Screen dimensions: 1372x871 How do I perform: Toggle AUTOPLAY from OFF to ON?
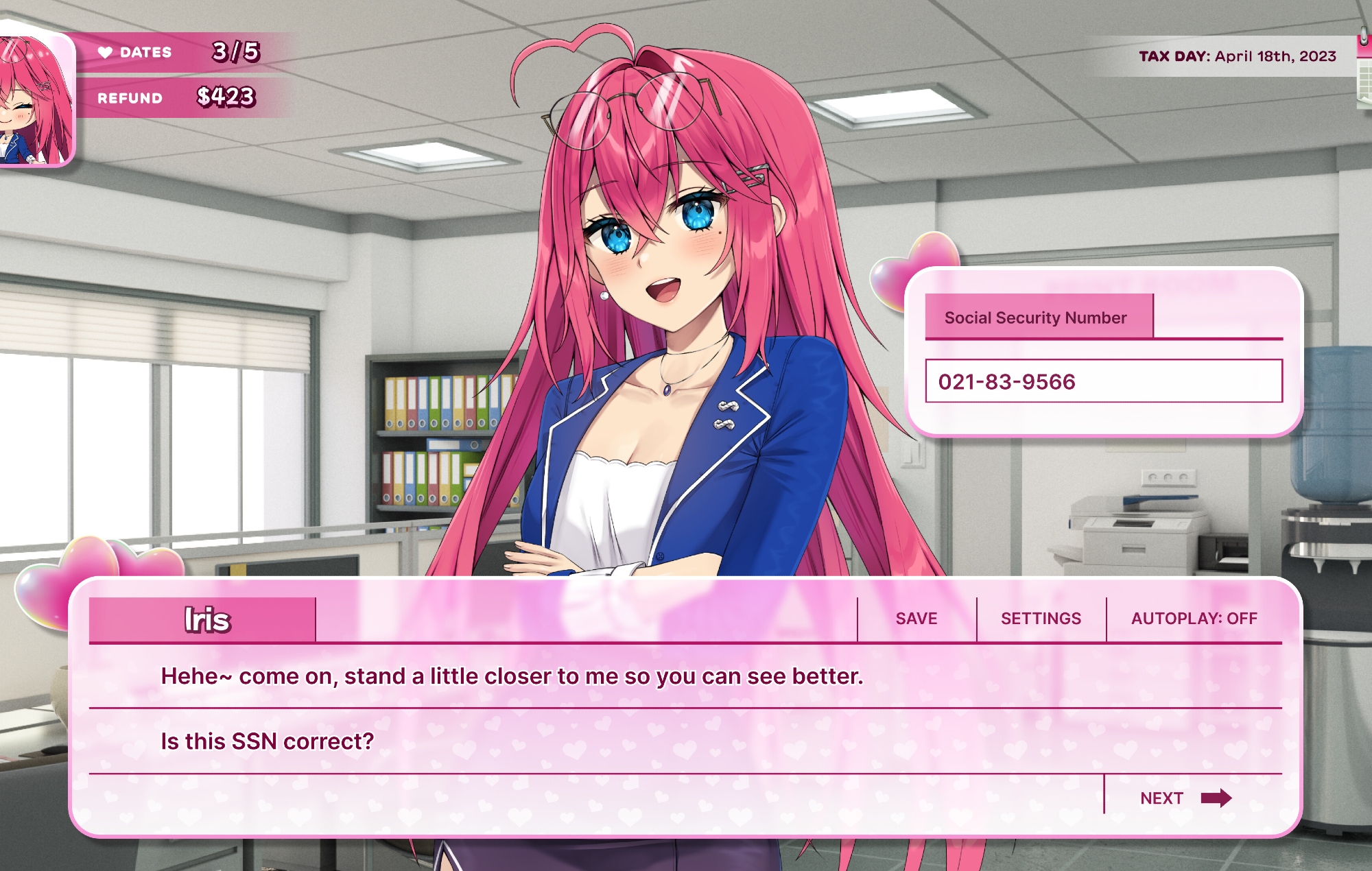[1194, 618]
